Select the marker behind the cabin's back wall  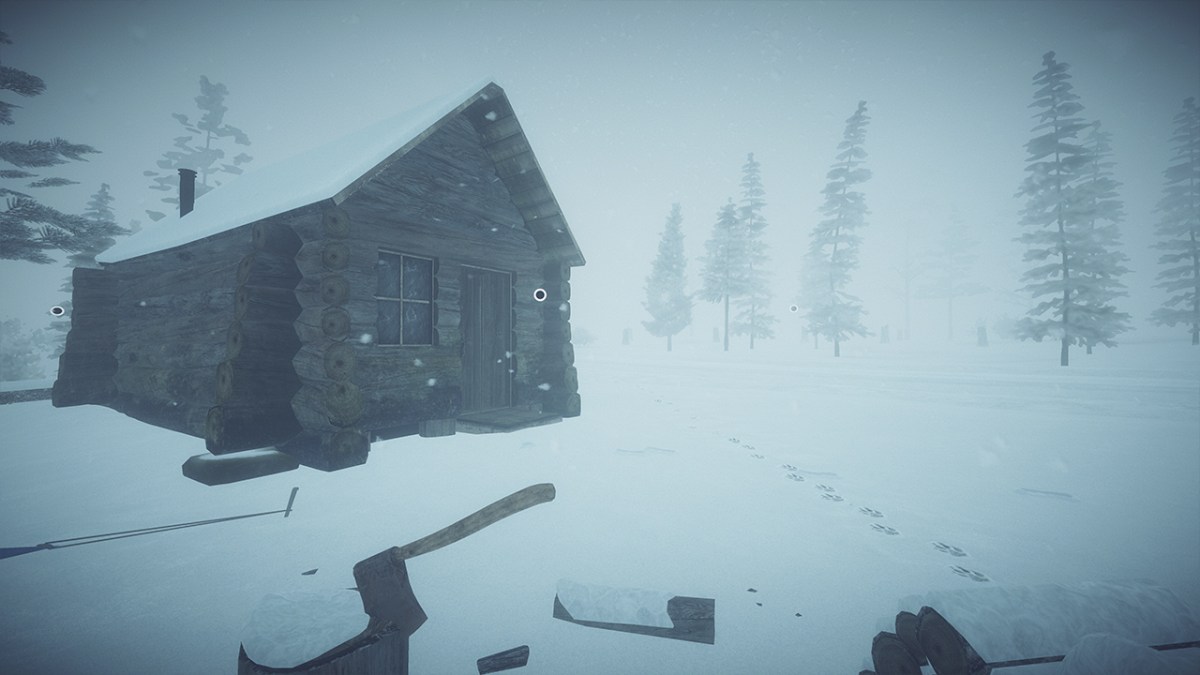tap(57, 311)
